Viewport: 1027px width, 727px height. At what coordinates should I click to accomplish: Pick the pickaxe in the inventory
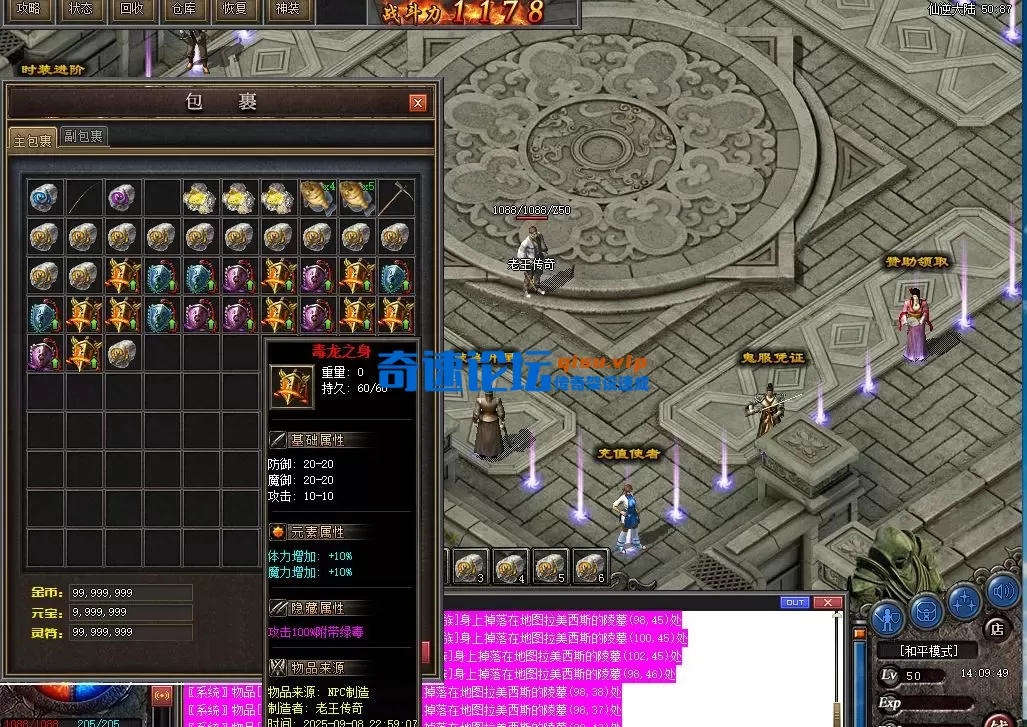396,197
